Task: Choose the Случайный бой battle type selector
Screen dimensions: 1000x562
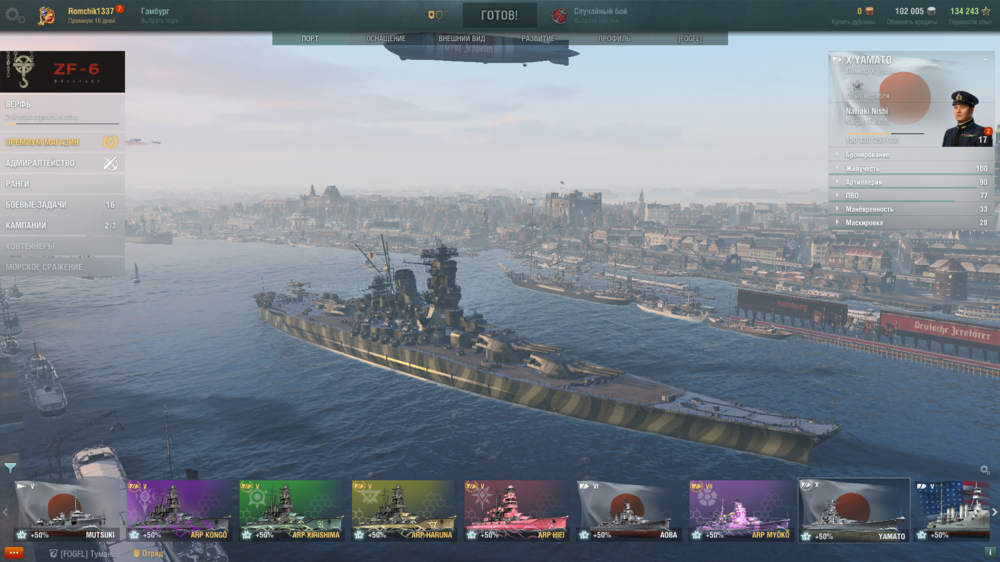Action: tap(600, 15)
